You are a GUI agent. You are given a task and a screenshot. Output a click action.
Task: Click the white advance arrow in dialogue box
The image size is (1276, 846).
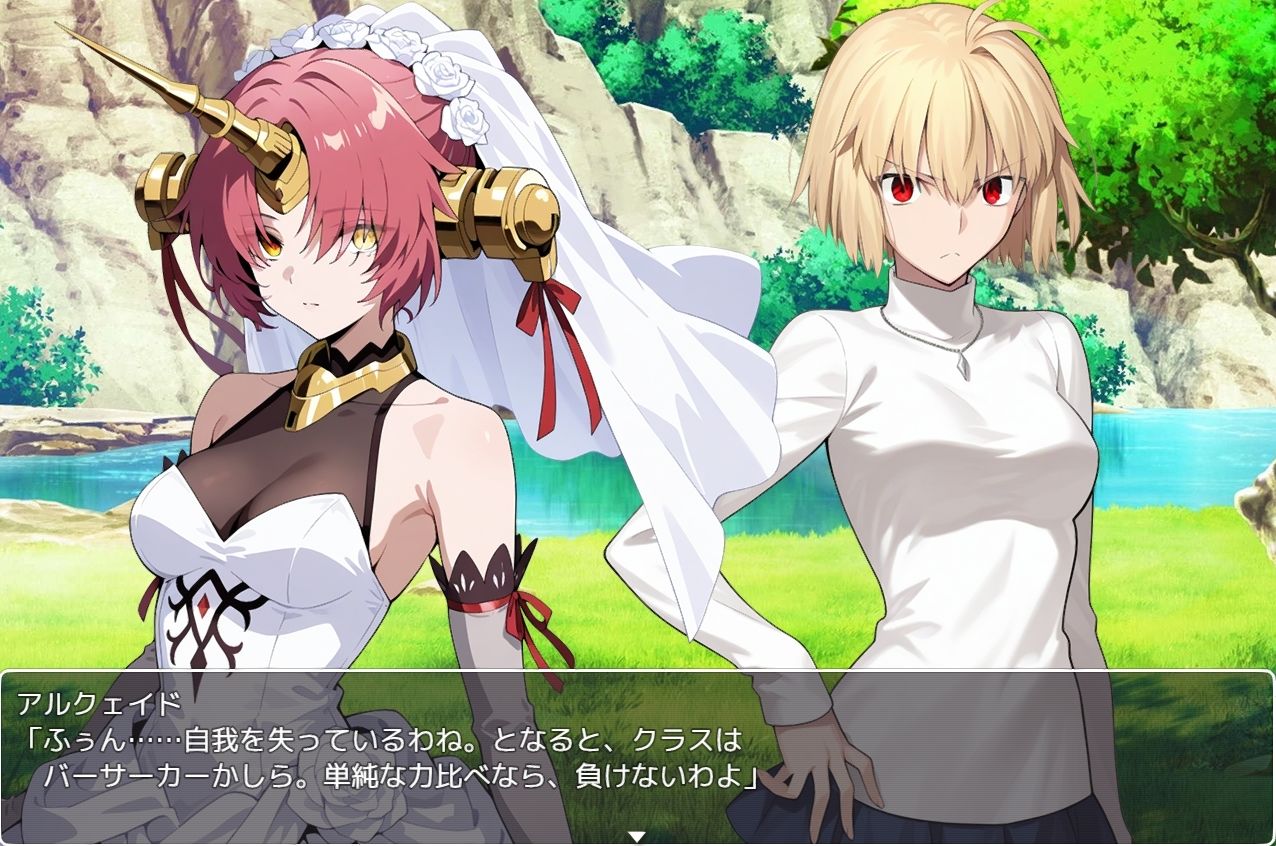tap(637, 836)
